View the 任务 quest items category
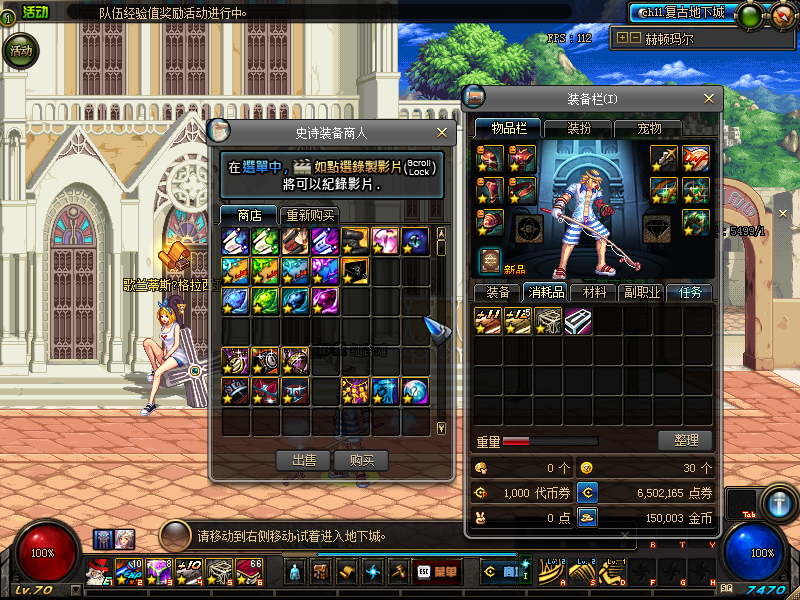Screen dimensions: 800x600 click(692, 293)
